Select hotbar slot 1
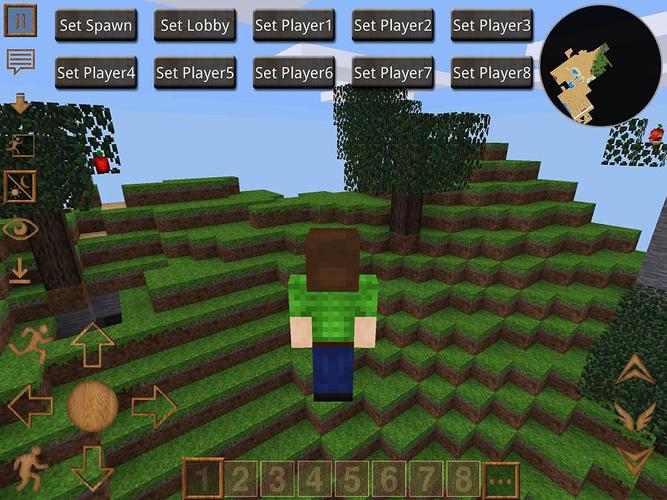Screen dimensions: 667x500 tap(203, 477)
